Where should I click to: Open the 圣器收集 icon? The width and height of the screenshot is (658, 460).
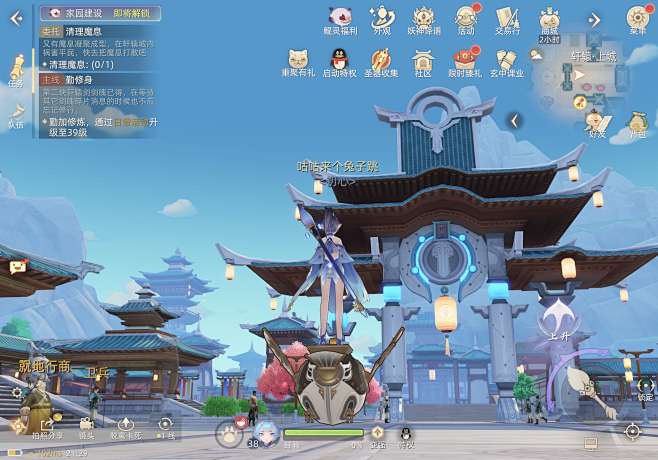381,60
